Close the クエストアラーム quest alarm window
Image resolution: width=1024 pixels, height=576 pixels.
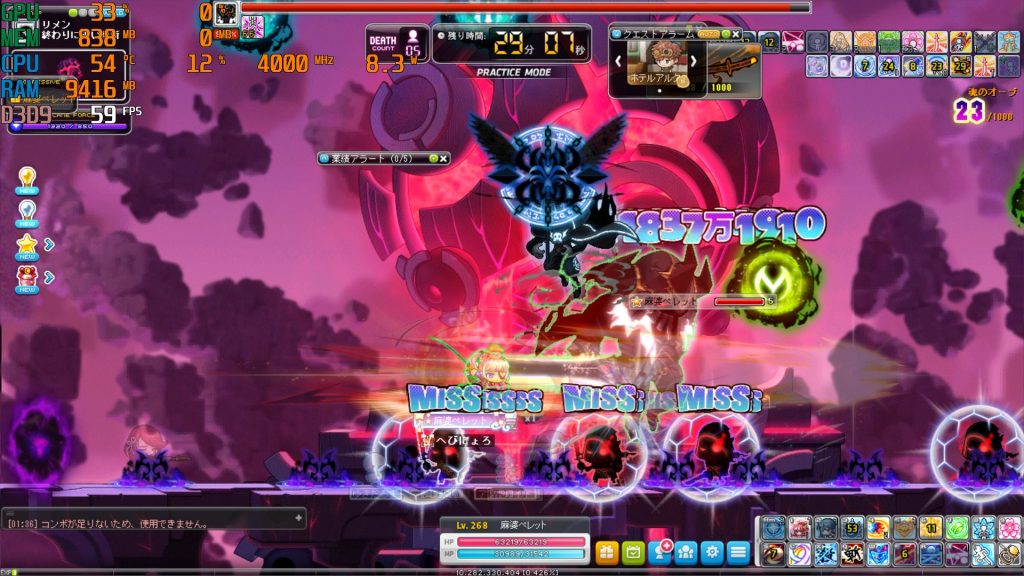pyautogui.click(x=736, y=33)
